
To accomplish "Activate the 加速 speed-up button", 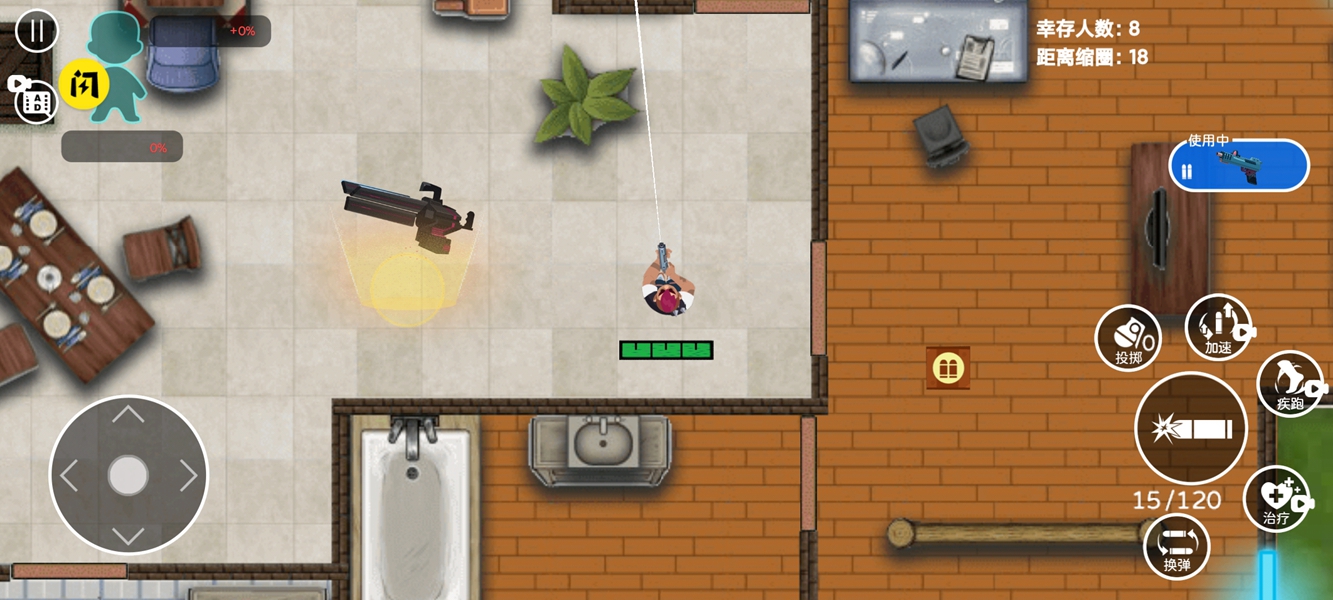I will (x=1218, y=328).
